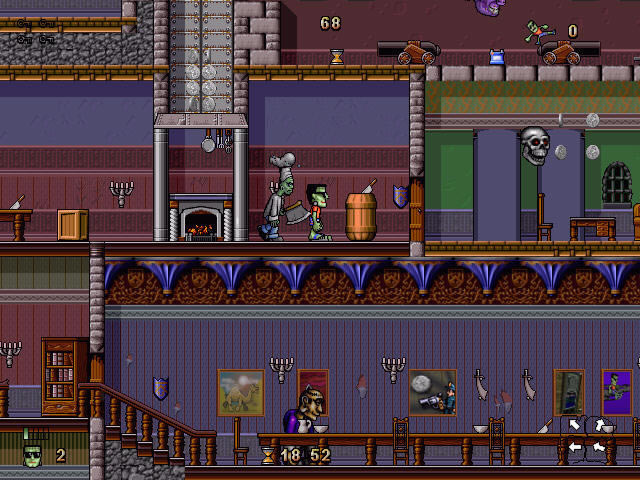Click the white direction arrows indicator
Image resolution: width=640 pixels, height=480 pixels.
(587, 436)
